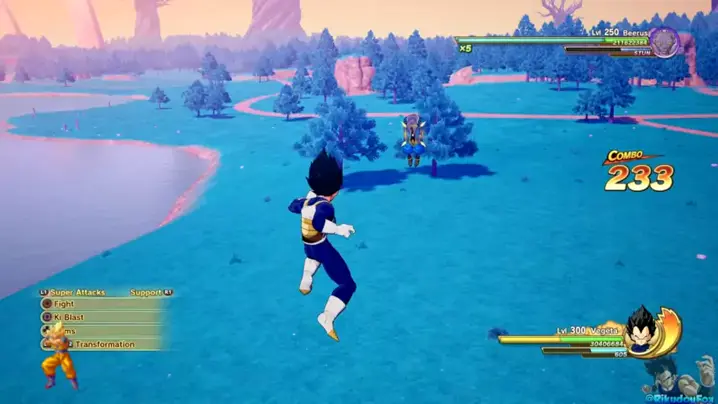Screen dimensions: 718x404
Task: Switch to the Support palette
Action: (147, 292)
